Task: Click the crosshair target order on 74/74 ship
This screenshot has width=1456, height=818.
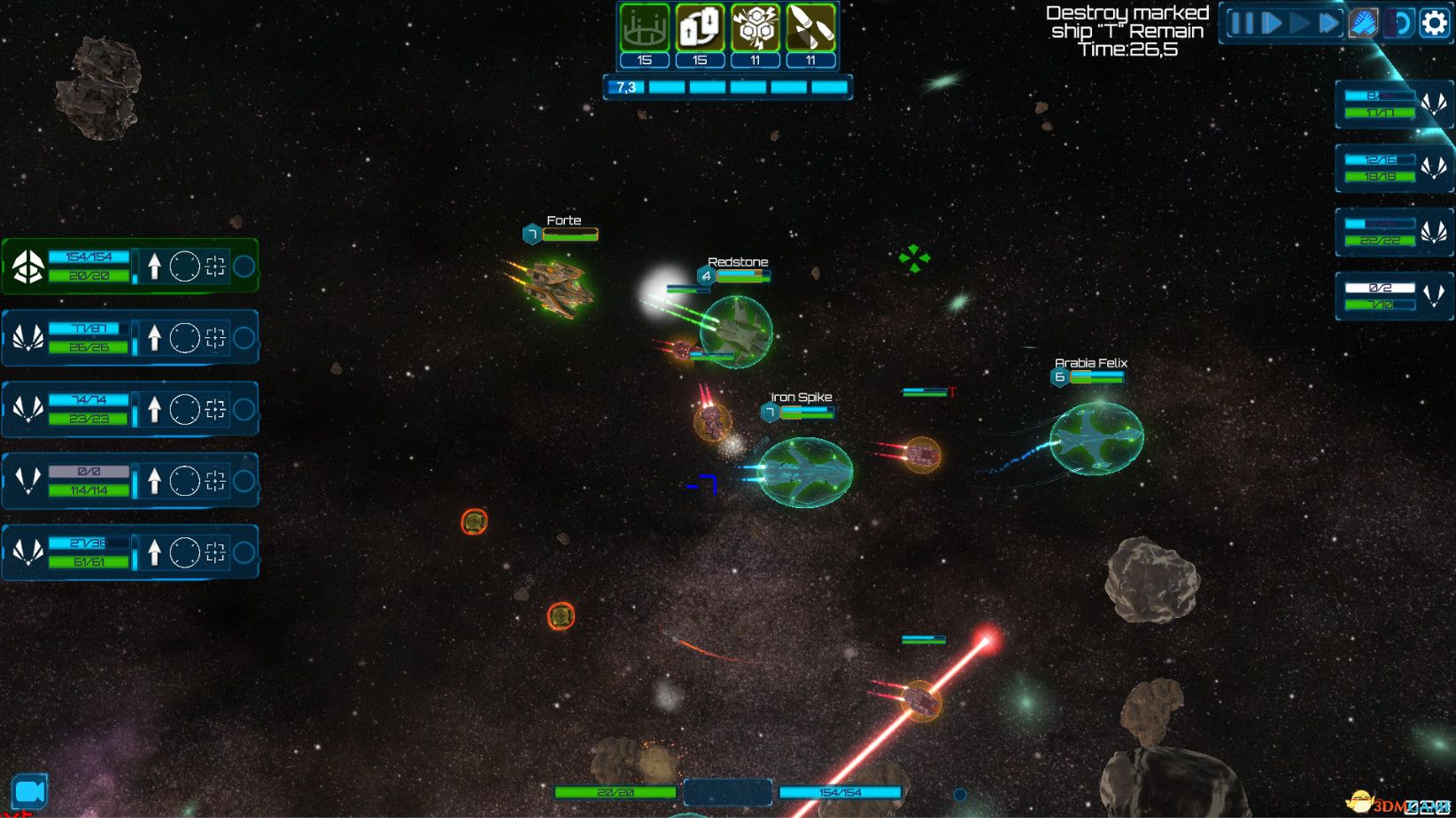Action: [215, 409]
